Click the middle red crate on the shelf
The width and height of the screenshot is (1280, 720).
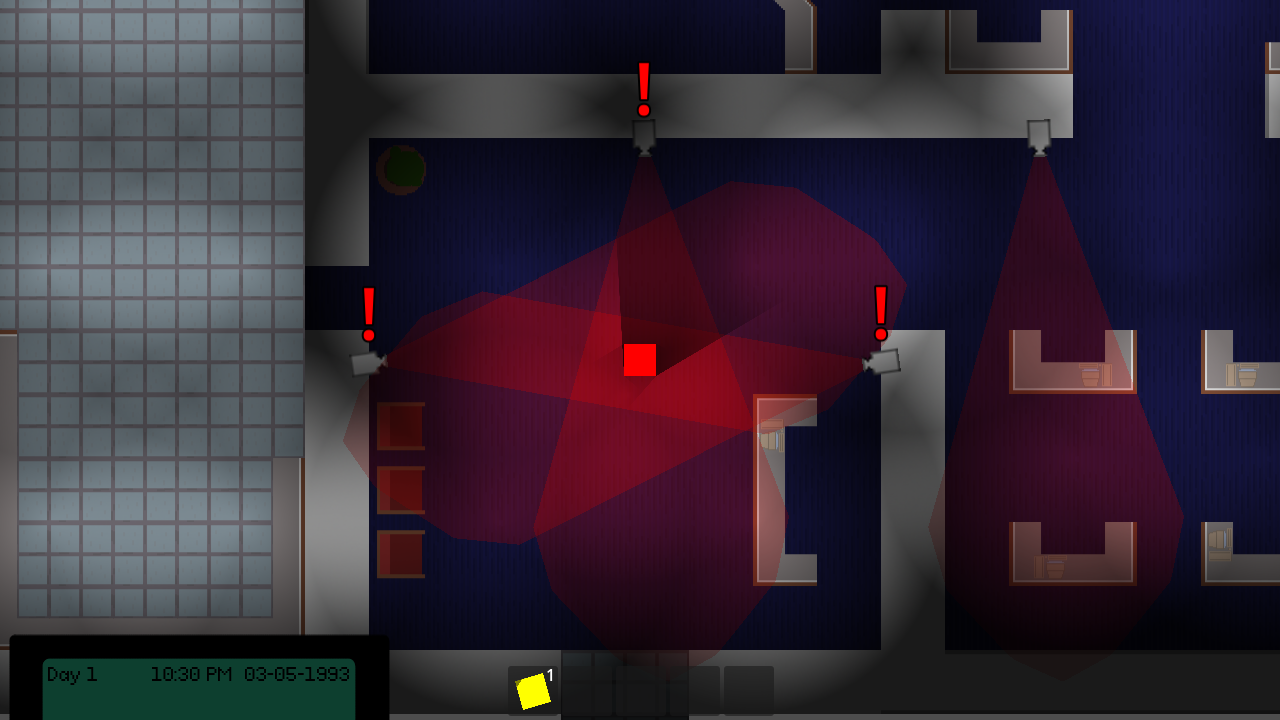point(399,487)
